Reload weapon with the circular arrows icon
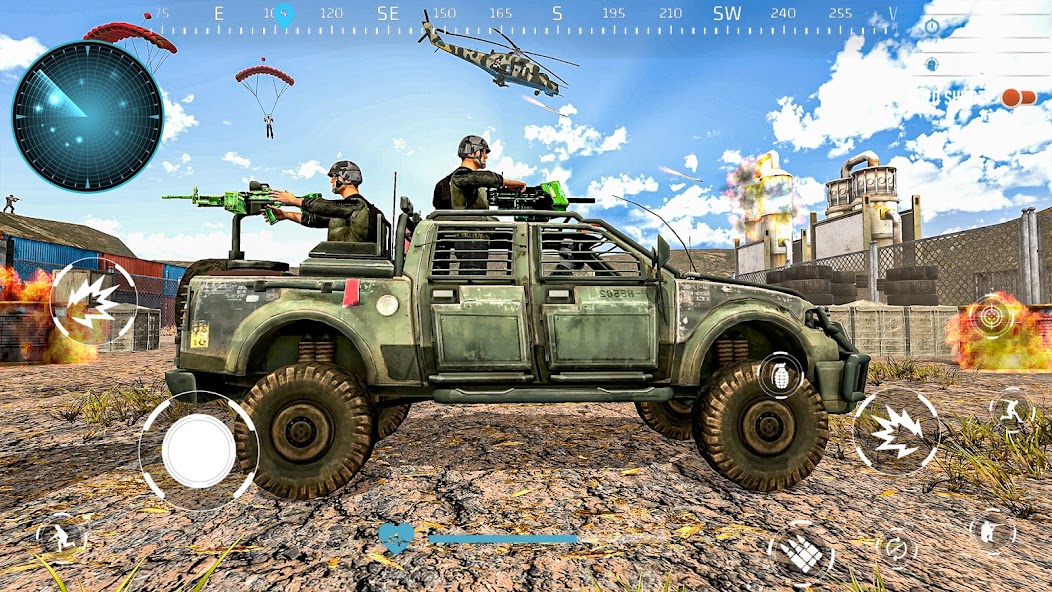1052x592 pixels. [896, 547]
